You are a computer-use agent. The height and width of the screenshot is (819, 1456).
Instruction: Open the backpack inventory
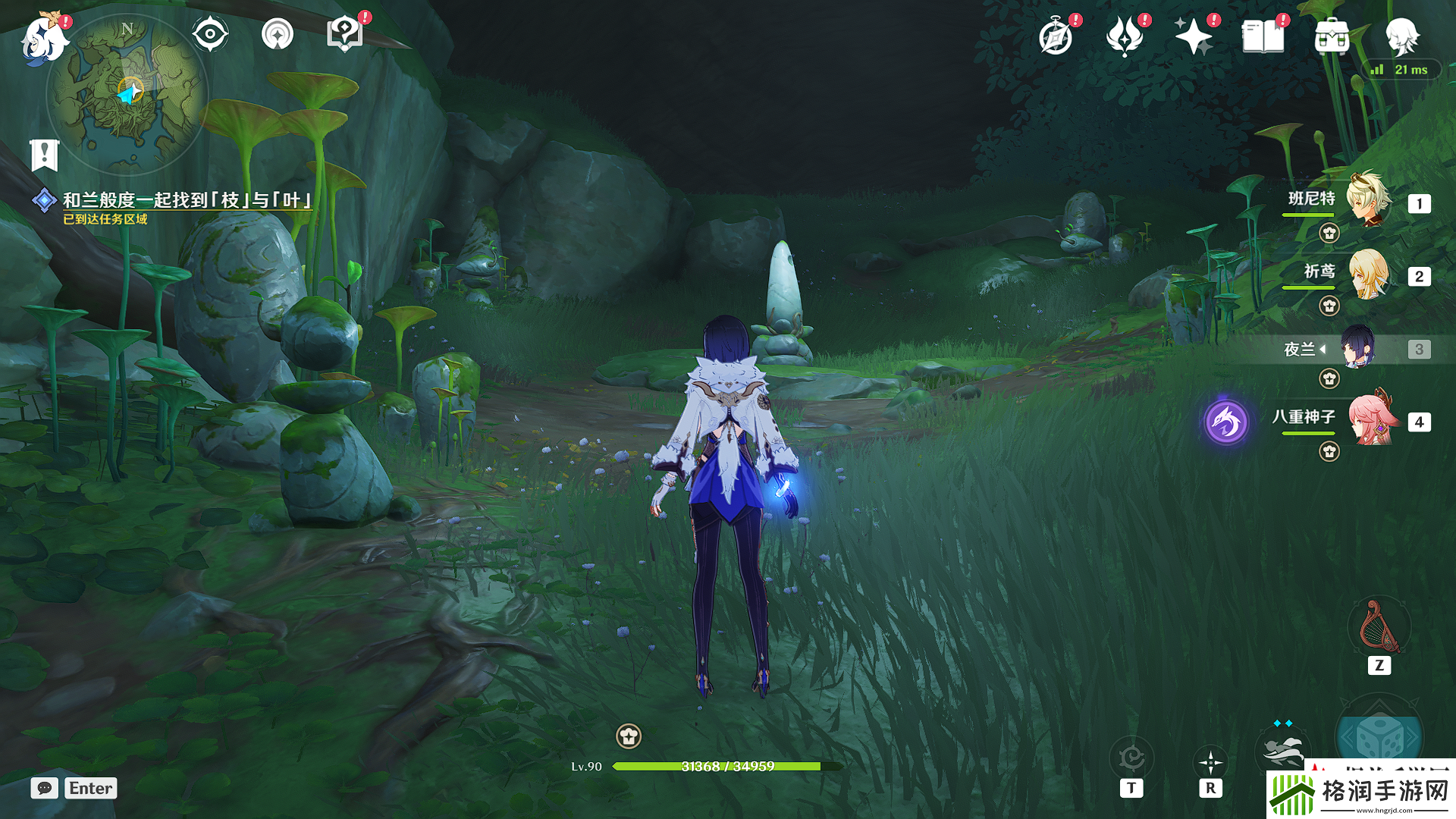click(1332, 36)
